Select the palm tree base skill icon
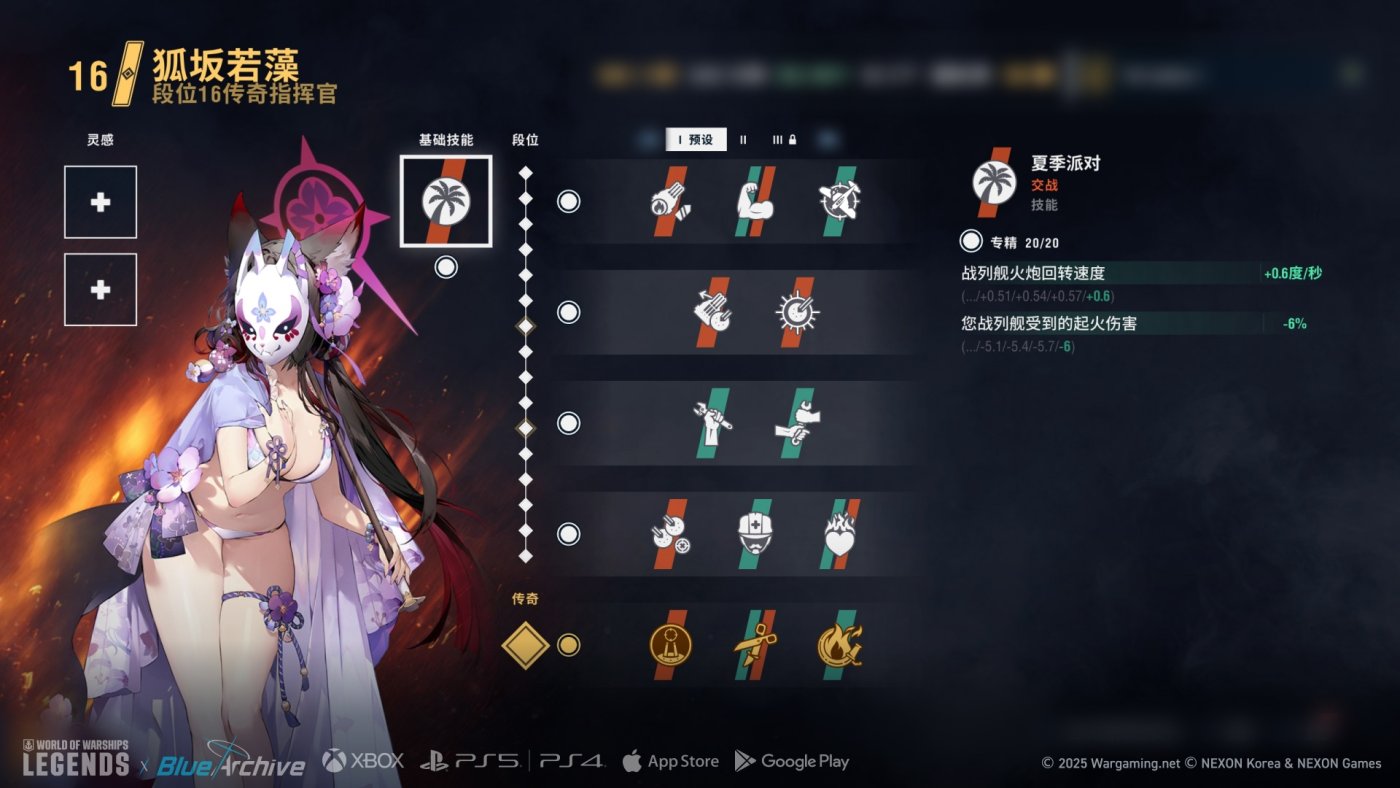1400x788 pixels. (446, 201)
